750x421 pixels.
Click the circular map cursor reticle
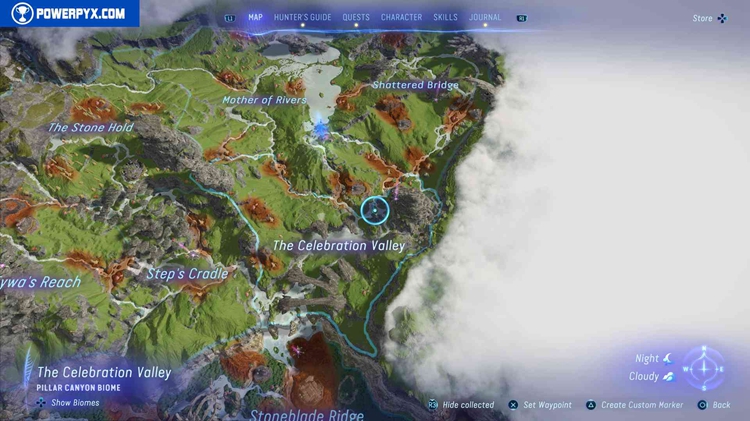375,210
